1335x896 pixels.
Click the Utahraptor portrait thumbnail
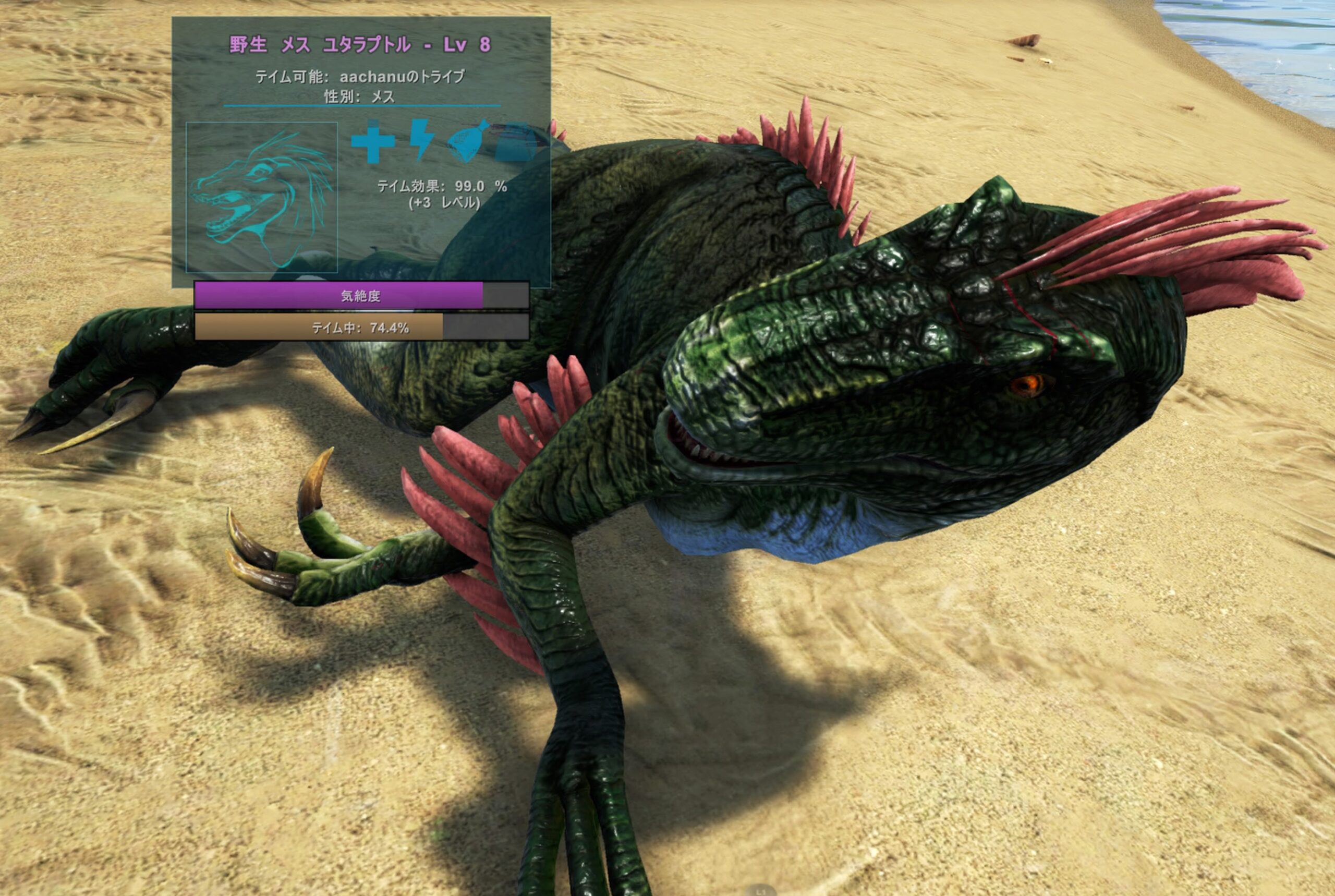[262, 197]
